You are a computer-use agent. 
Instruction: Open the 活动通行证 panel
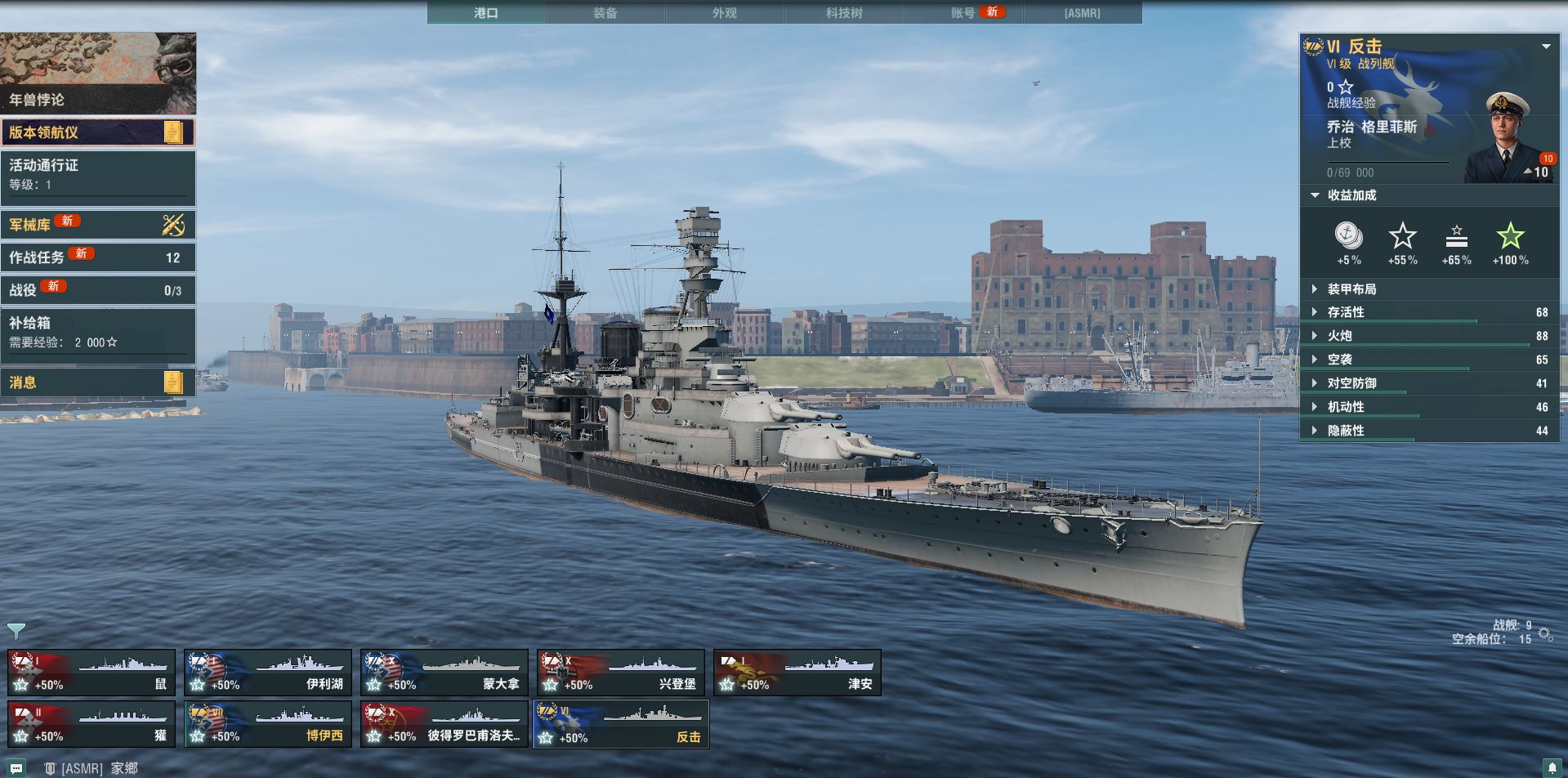(98, 176)
